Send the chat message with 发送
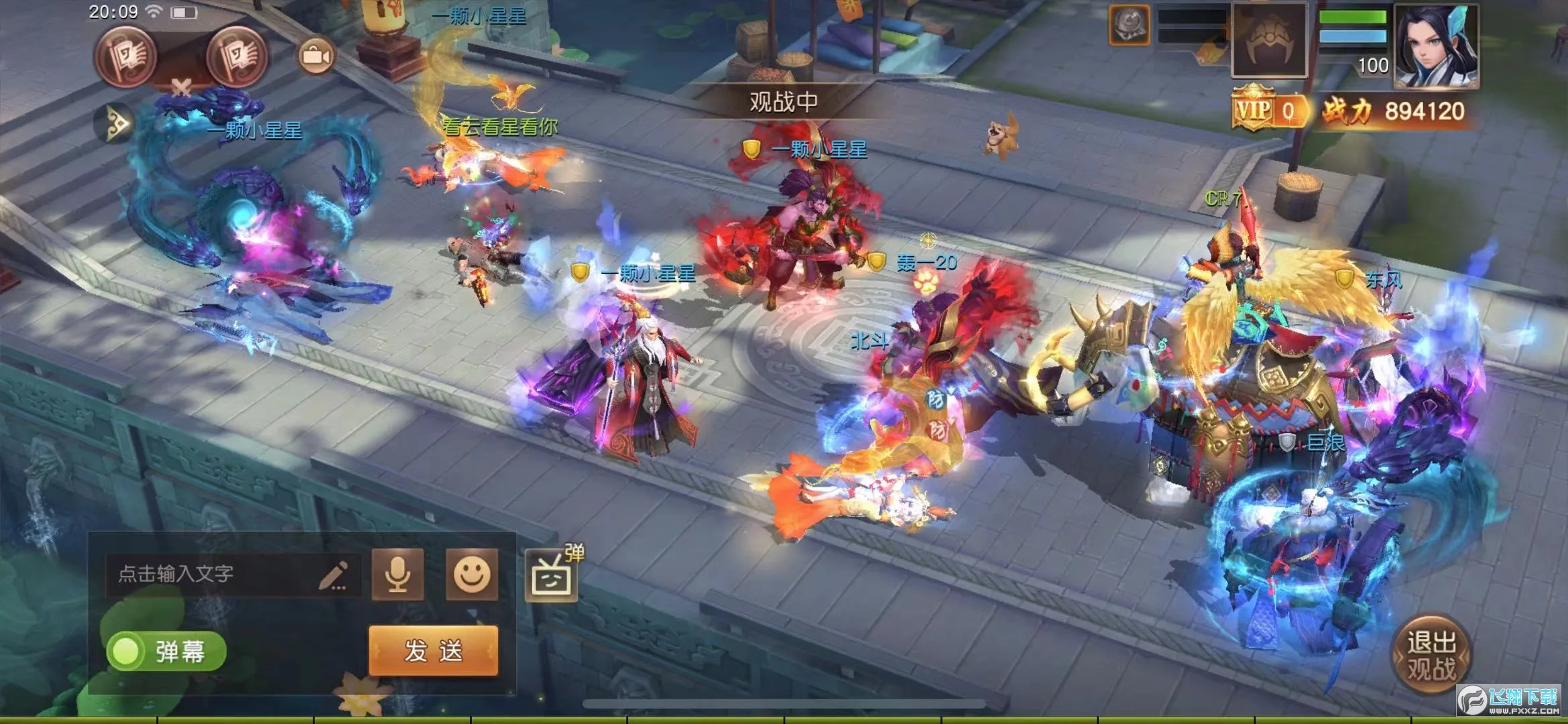Screen dimensions: 1568x724 point(433,650)
